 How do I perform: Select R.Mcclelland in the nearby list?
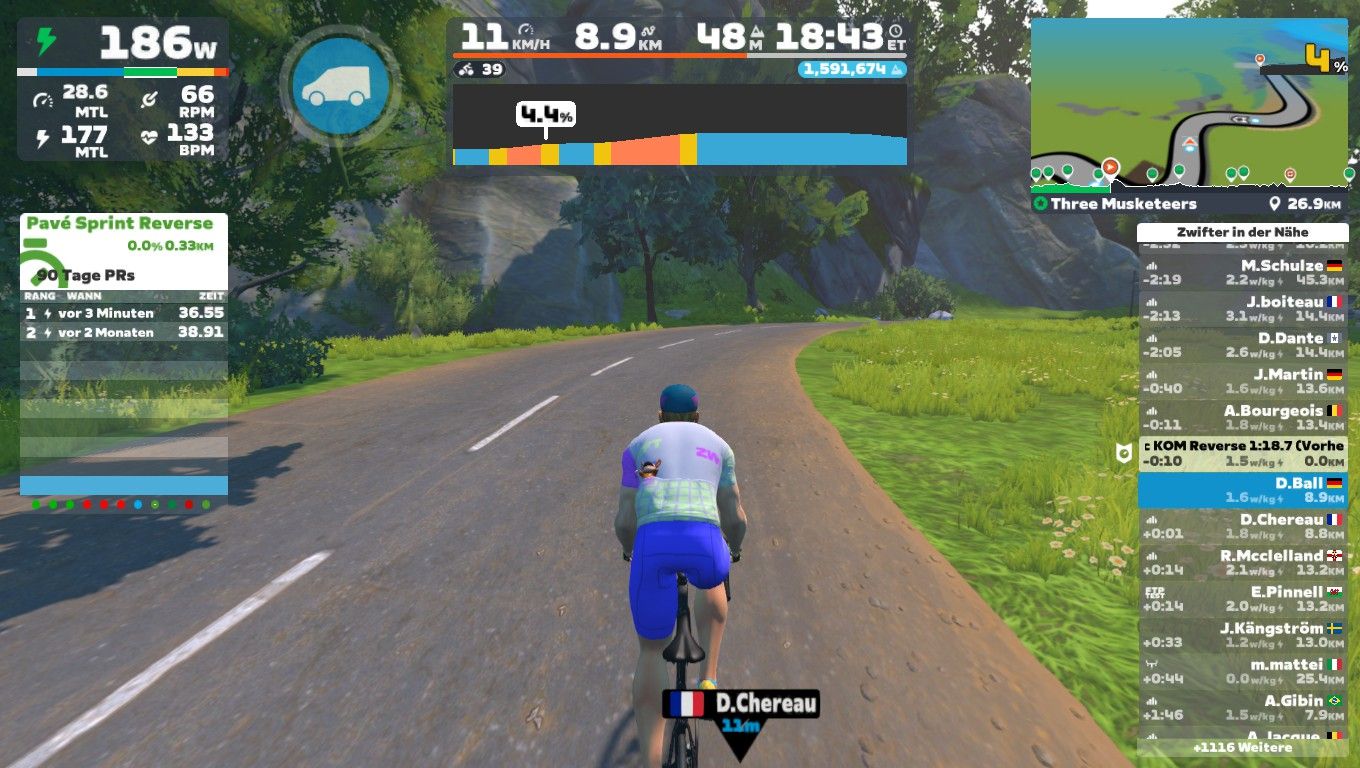[1242, 562]
